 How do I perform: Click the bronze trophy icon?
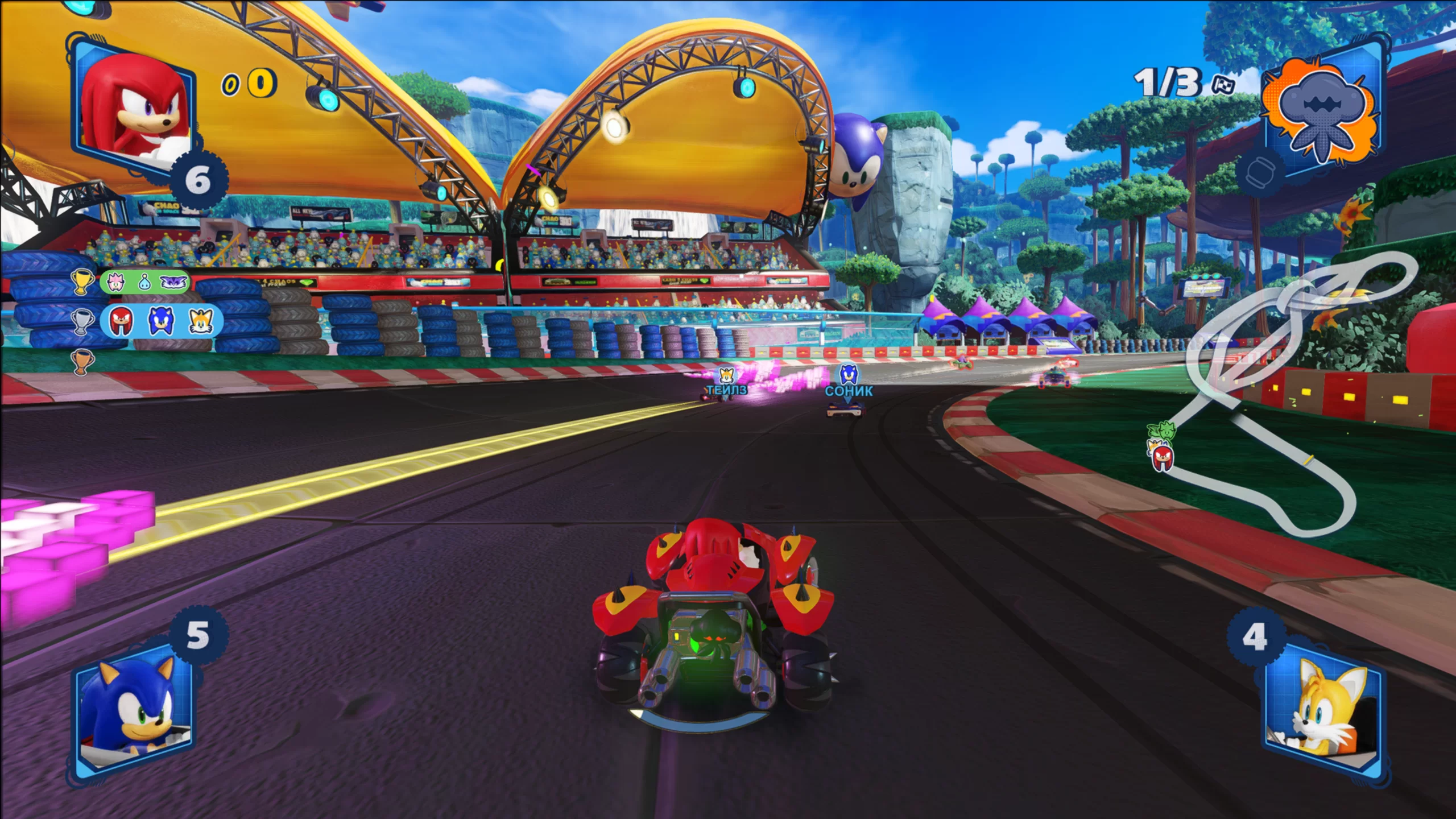pos(82,362)
